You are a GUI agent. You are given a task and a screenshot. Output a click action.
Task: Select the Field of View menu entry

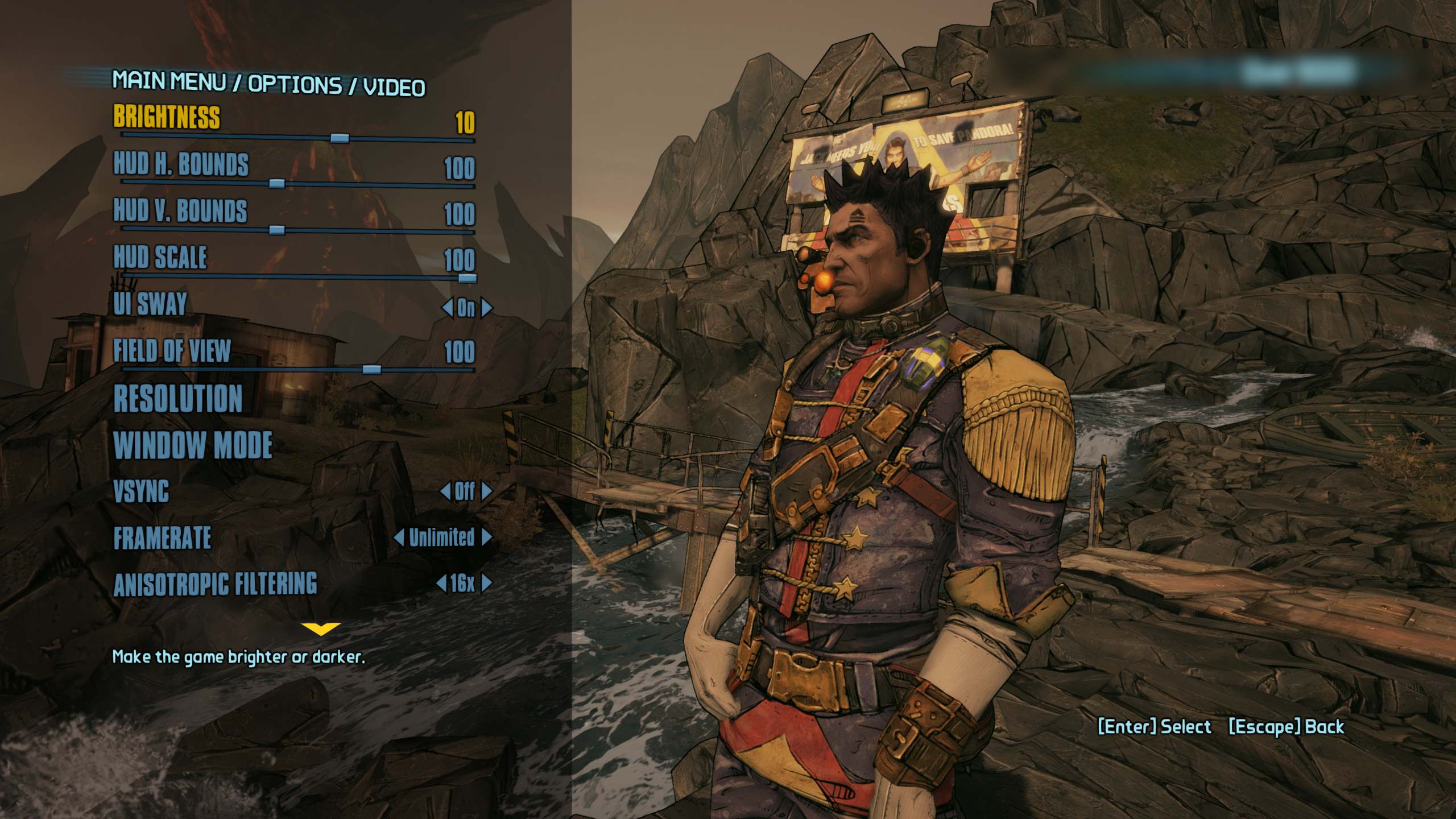click(x=172, y=351)
